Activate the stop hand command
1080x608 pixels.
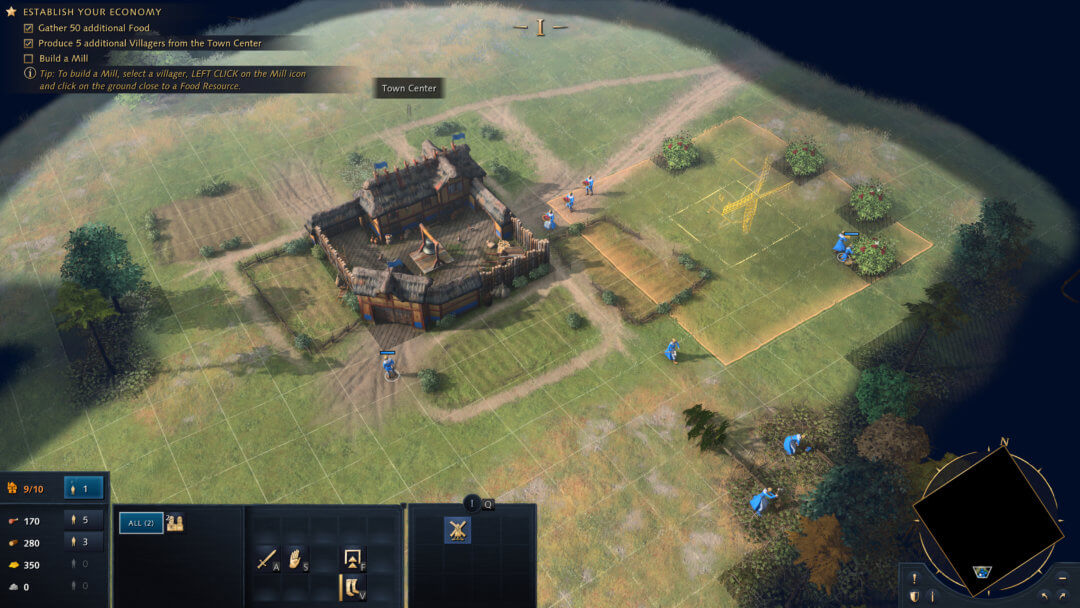point(296,559)
